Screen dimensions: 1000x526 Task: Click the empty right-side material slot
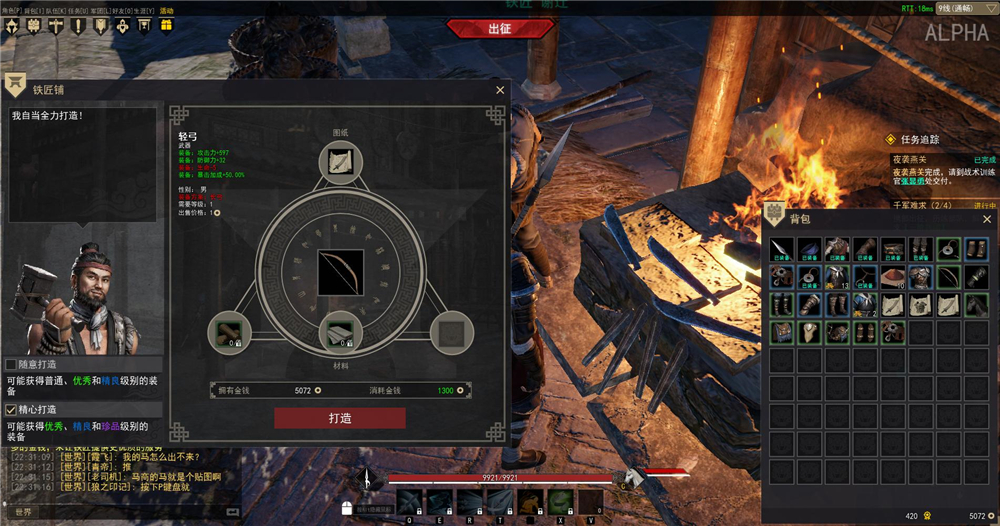click(x=451, y=332)
